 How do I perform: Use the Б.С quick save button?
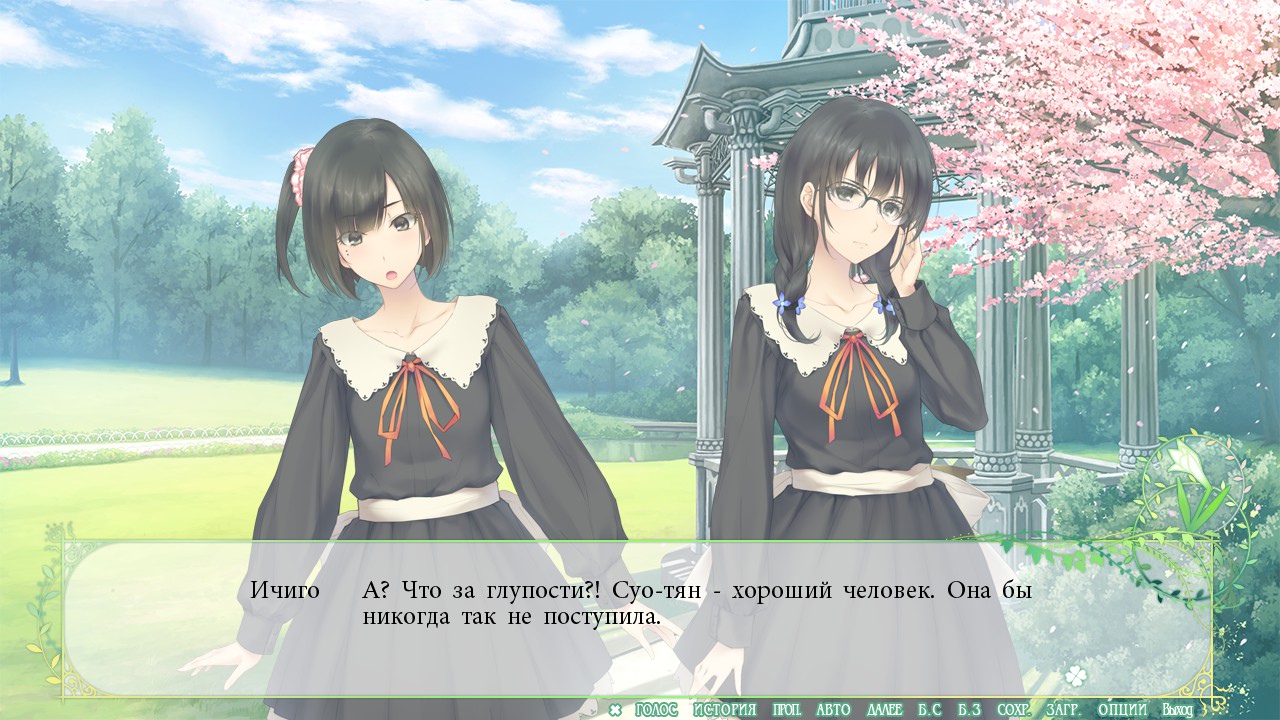929,710
